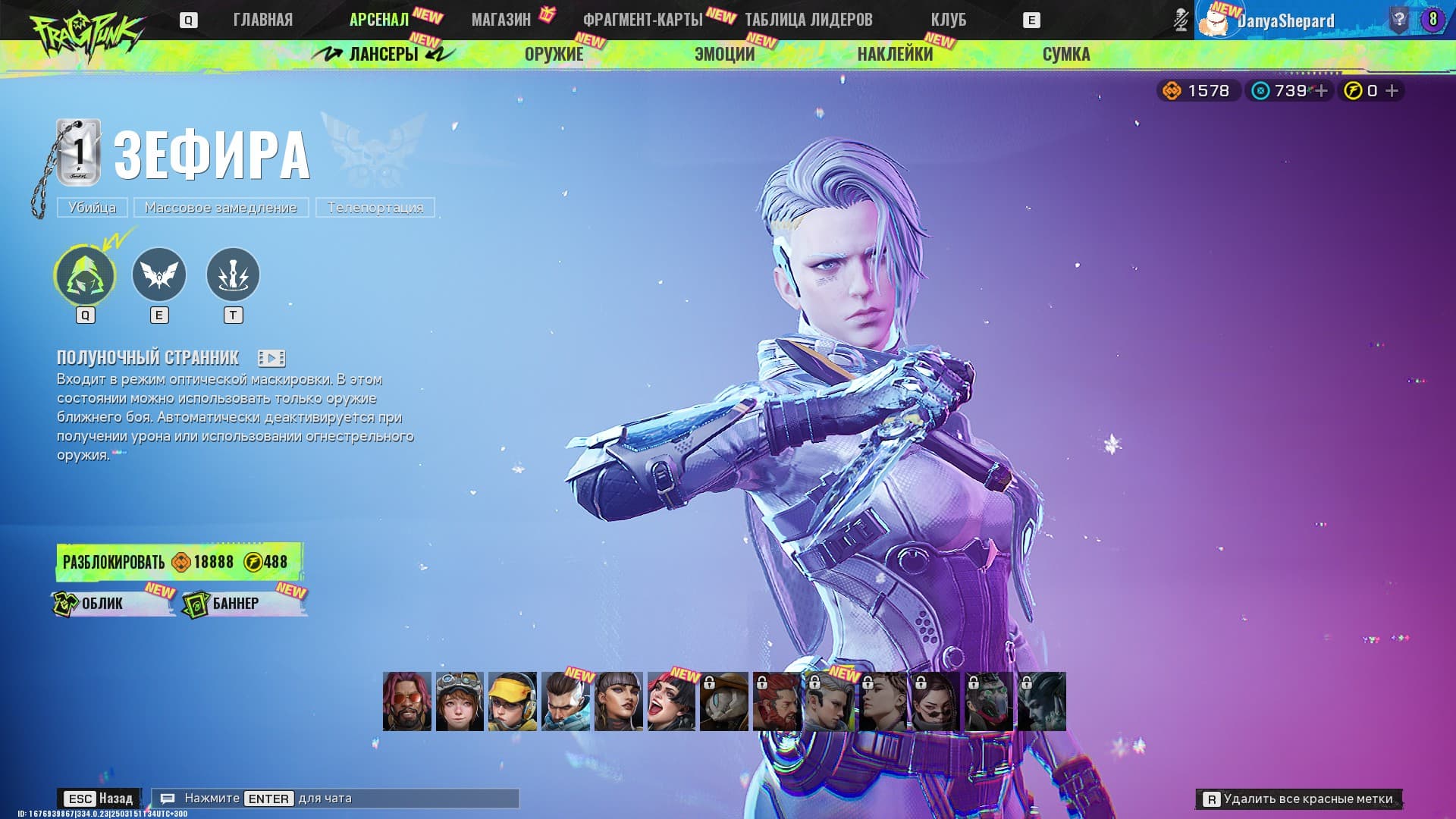Show the ТАБЛИЦА ЛИДЕРОВ leaderboard

[x=808, y=20]
